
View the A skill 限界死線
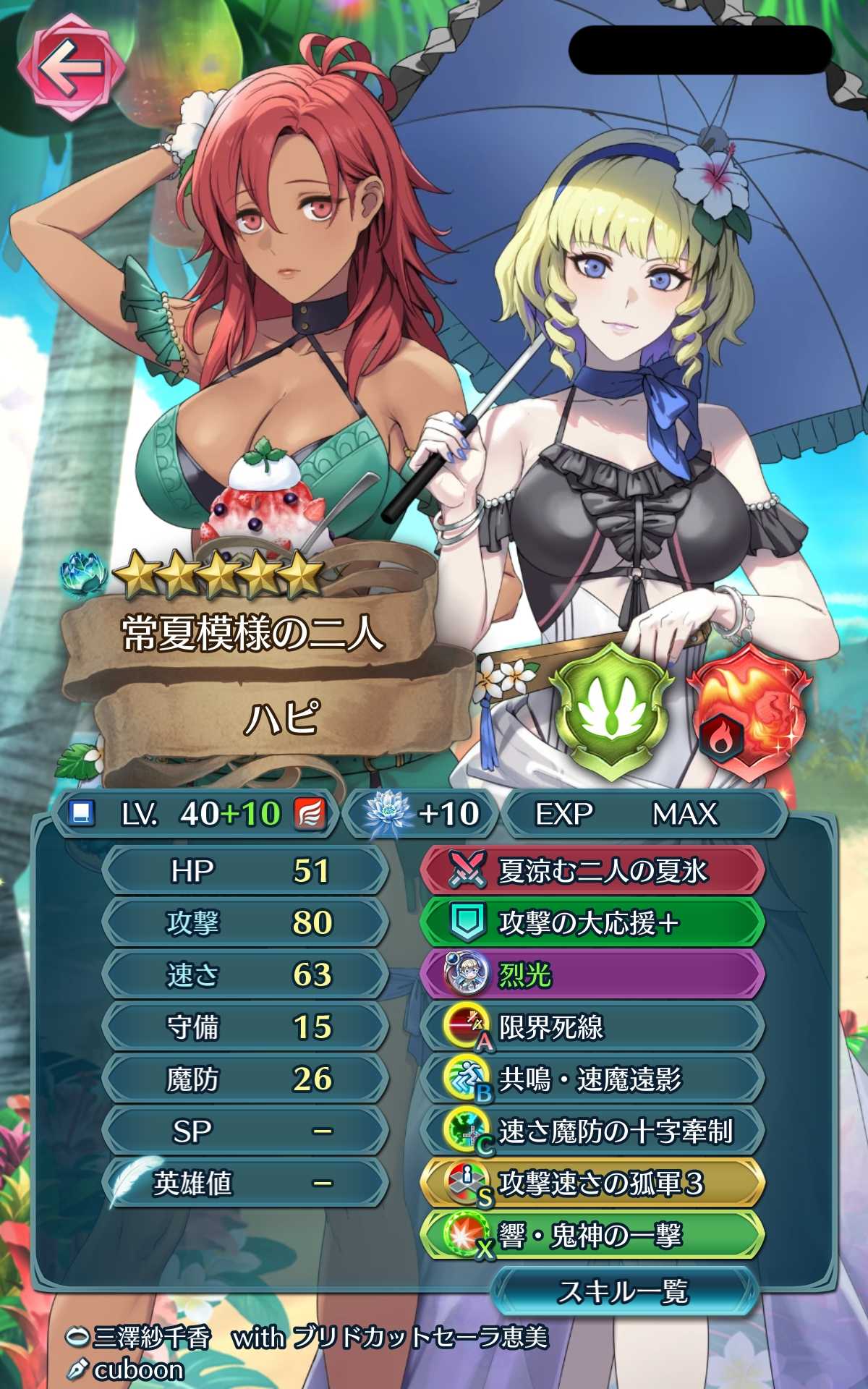click(x=592, y=1027)
